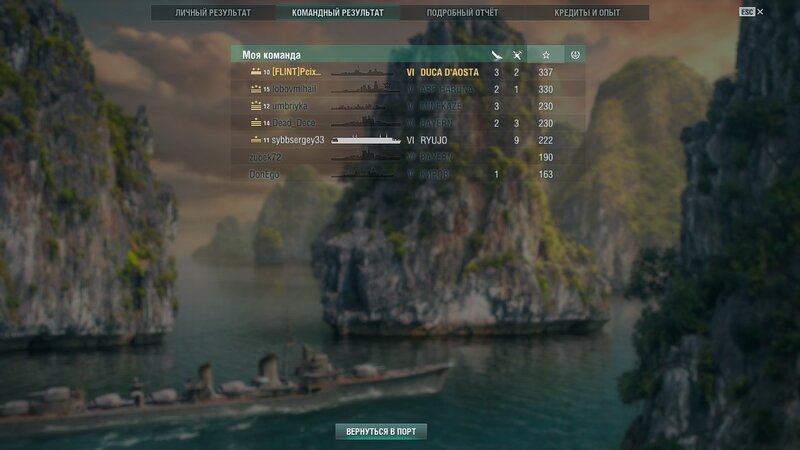Open the Командный результат tab
Image resolution: width=800 pixels, height=450 pixels.
pyautogui.click(x=337, y=13)
